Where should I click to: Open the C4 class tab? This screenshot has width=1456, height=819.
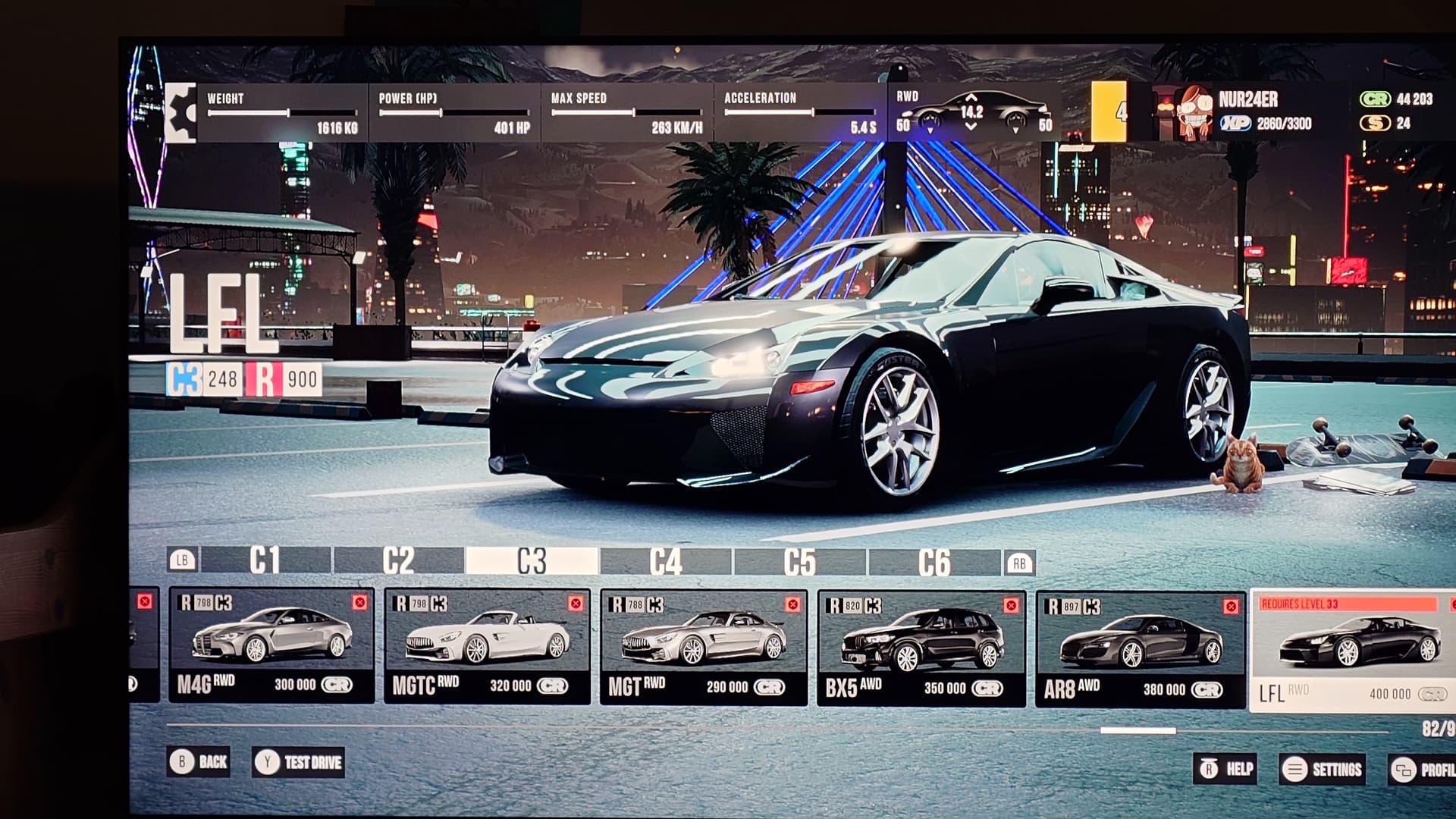tap(666, 562)
